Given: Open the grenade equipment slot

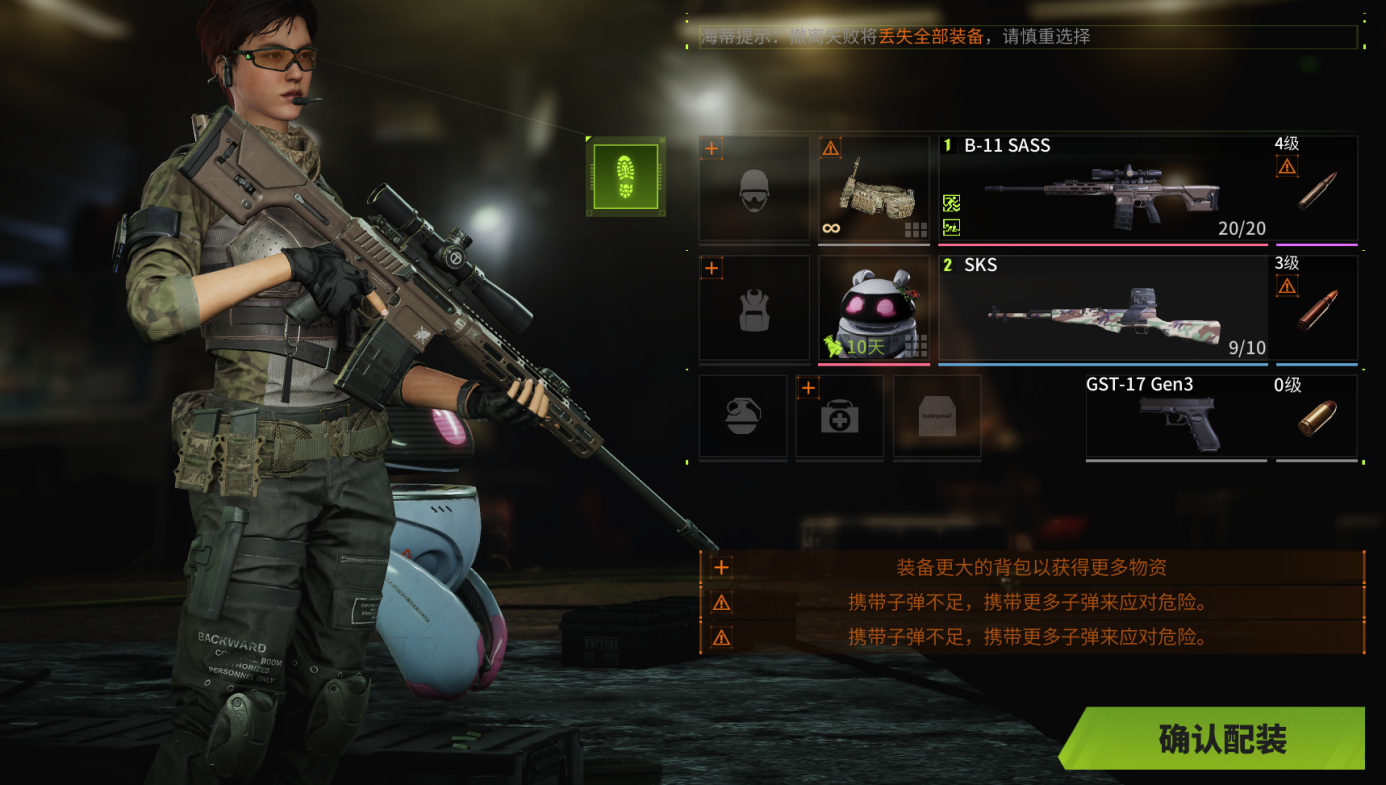Looking at the screenshot, I should point(742,417).
